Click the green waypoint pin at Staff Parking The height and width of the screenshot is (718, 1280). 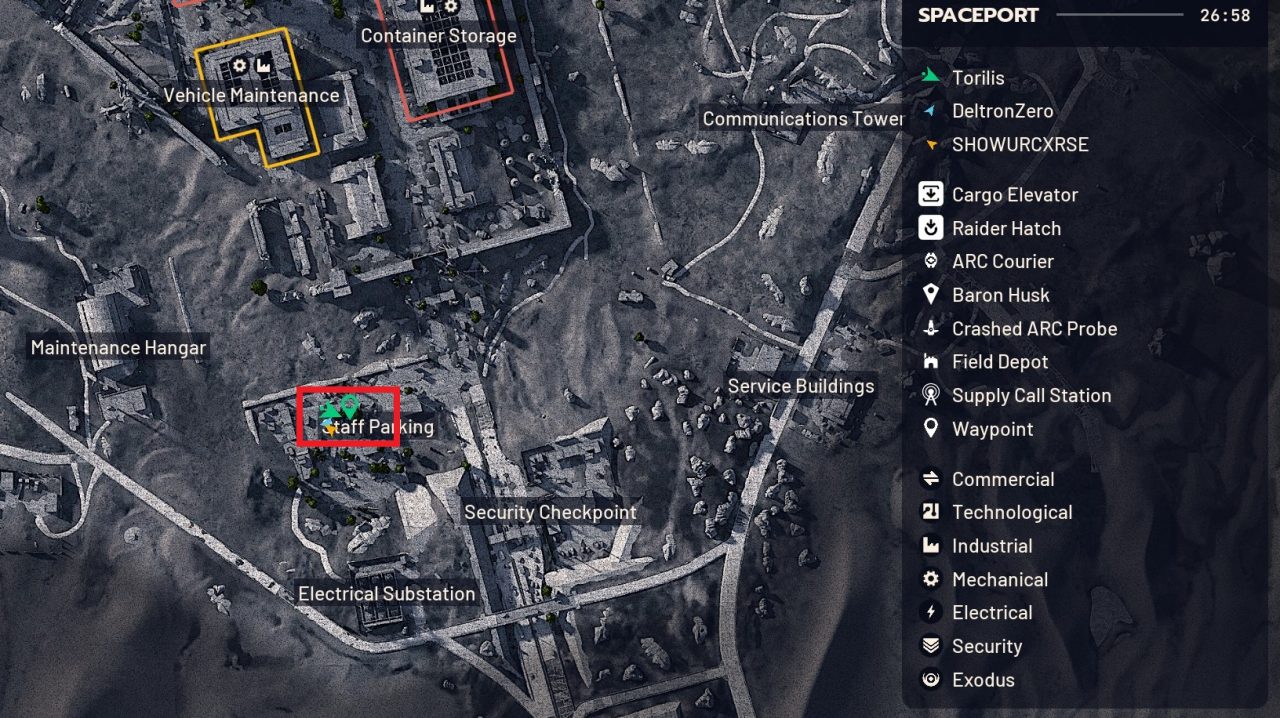click(x=349, y=405)
